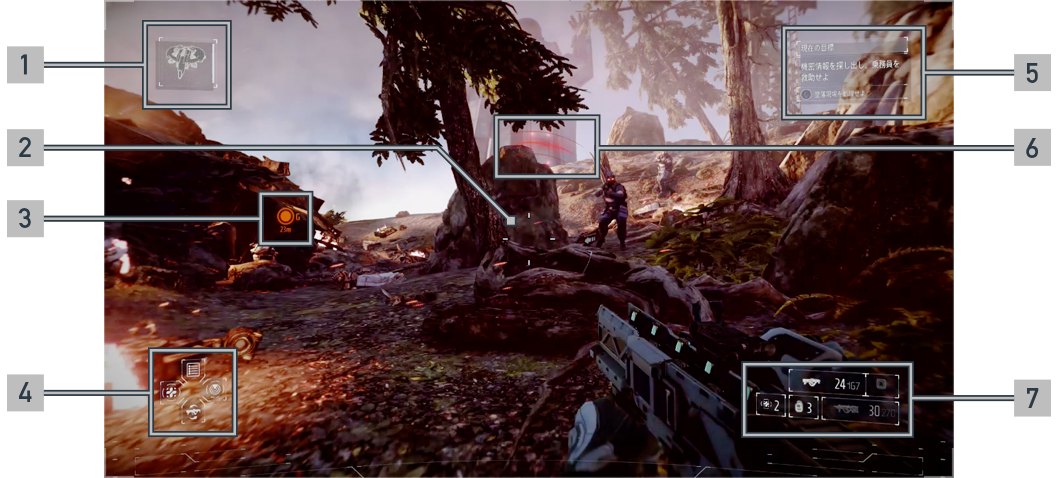Select the orange objective waypoint marker
The height and width of the screenshot is (478, 1060).
coord(288,215)
